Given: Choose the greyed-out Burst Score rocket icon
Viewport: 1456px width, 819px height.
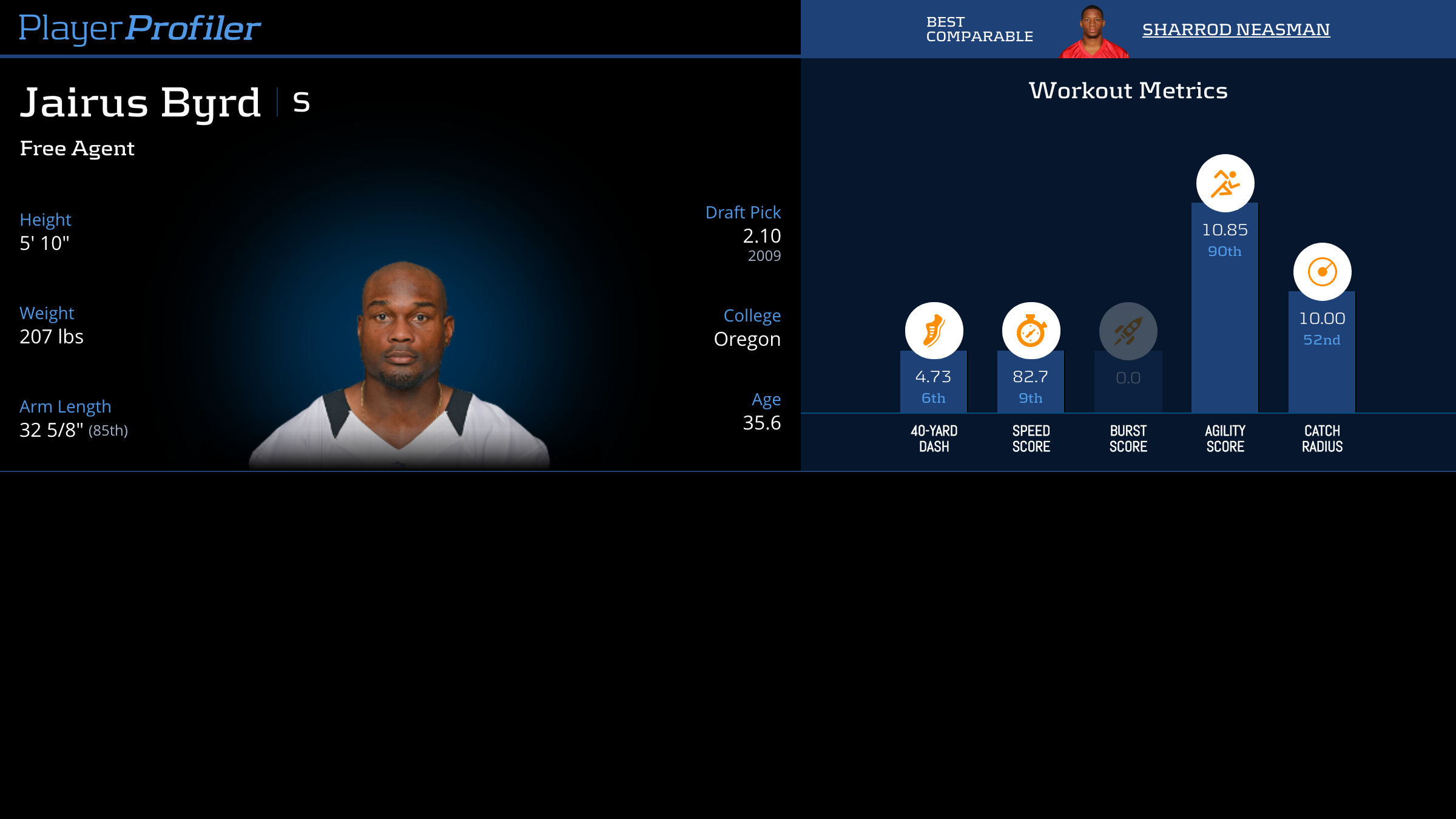Looking at the screenshot, I should (x=1128, y=331).
